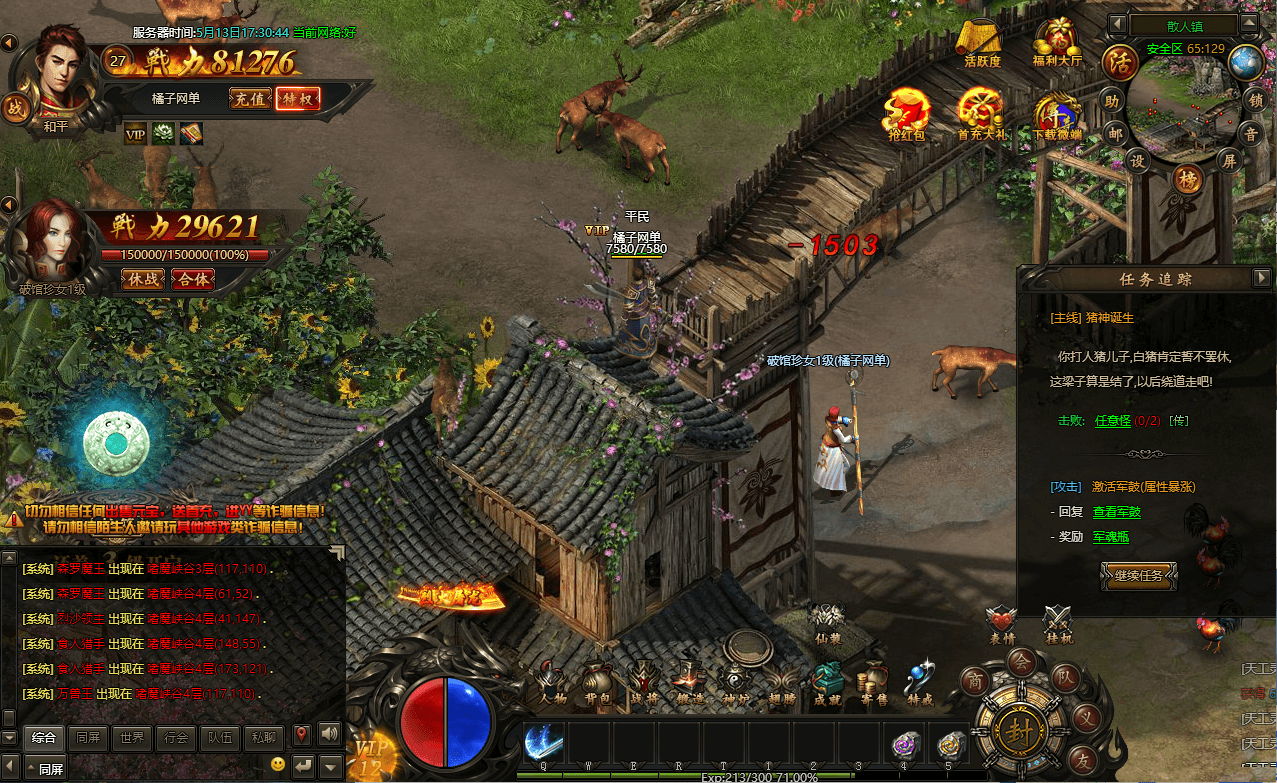Viewport: 1277px width, 783px height.
Task: Activate the sword skill in slot Q
Action: click(x=543, y=742)
